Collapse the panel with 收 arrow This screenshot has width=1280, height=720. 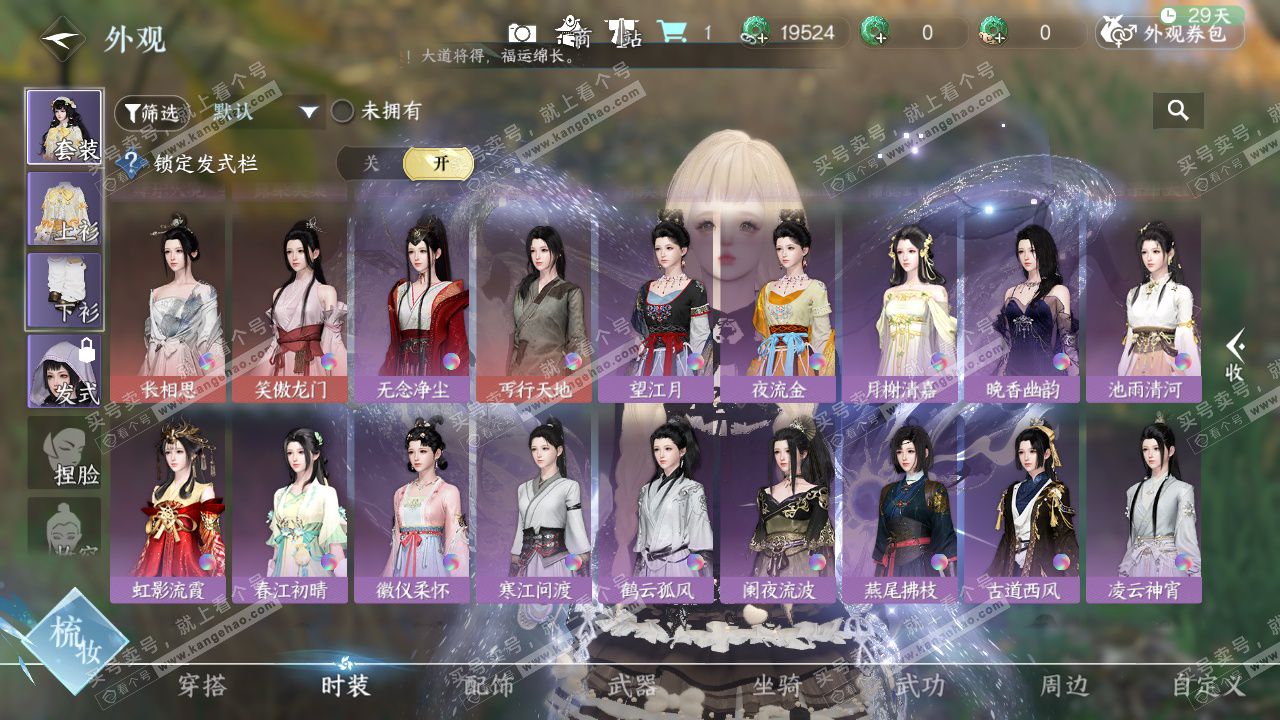[x=1236, y=356]
